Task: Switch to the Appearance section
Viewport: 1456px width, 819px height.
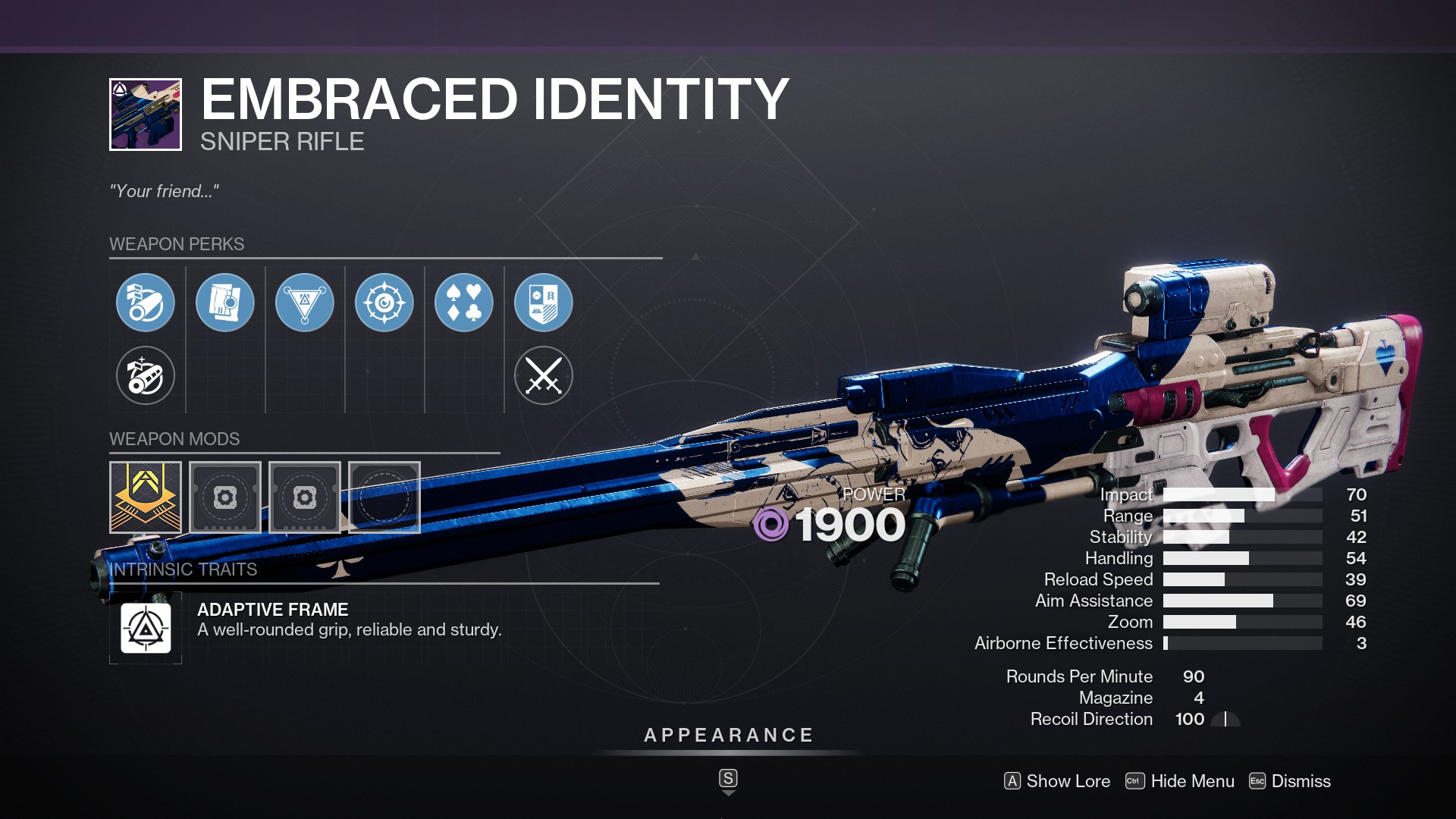Action: click(x=727, y=734)
